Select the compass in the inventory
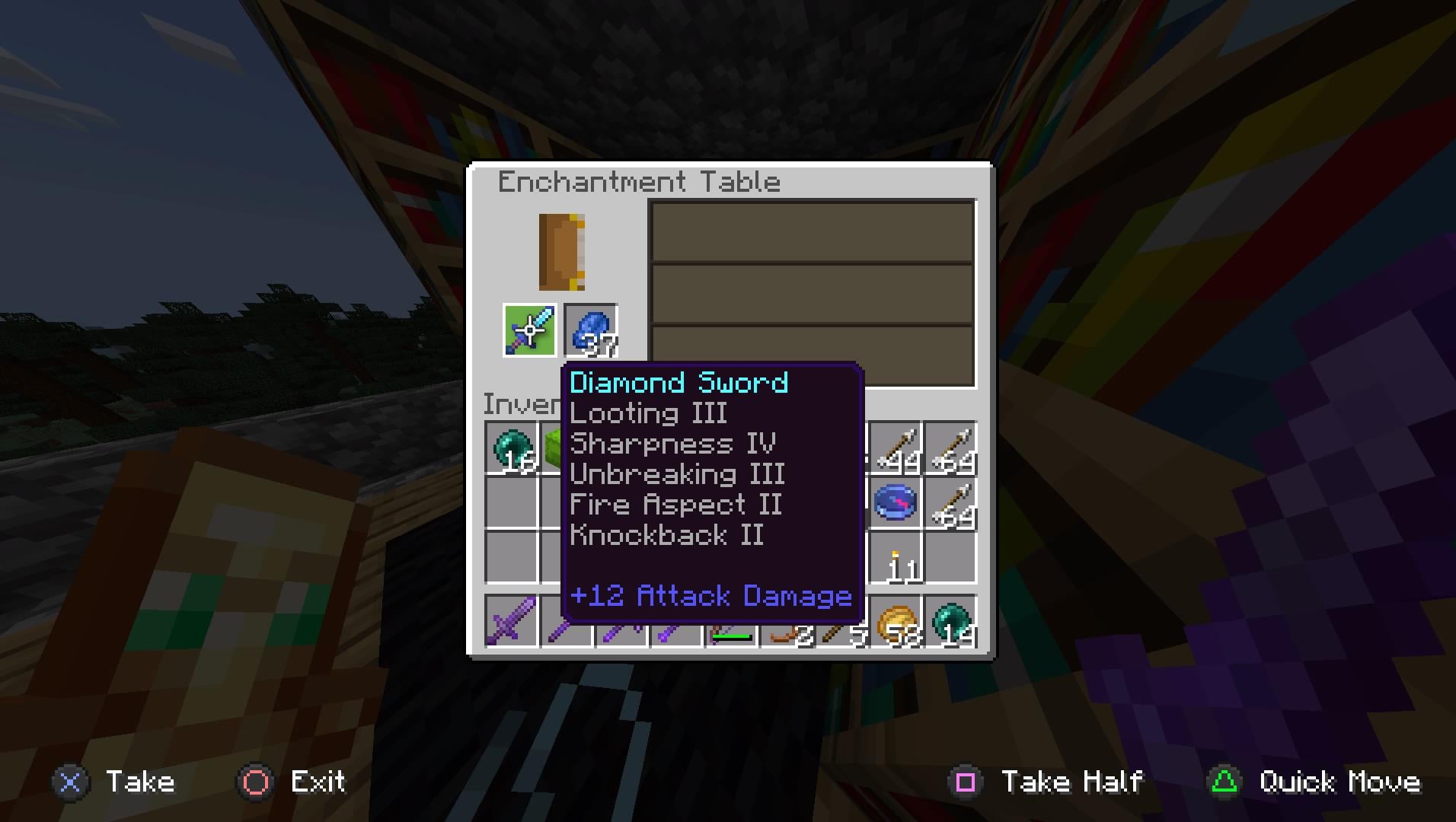The width and height of the screenshot is (1456, 822). [x=896, y=502]
